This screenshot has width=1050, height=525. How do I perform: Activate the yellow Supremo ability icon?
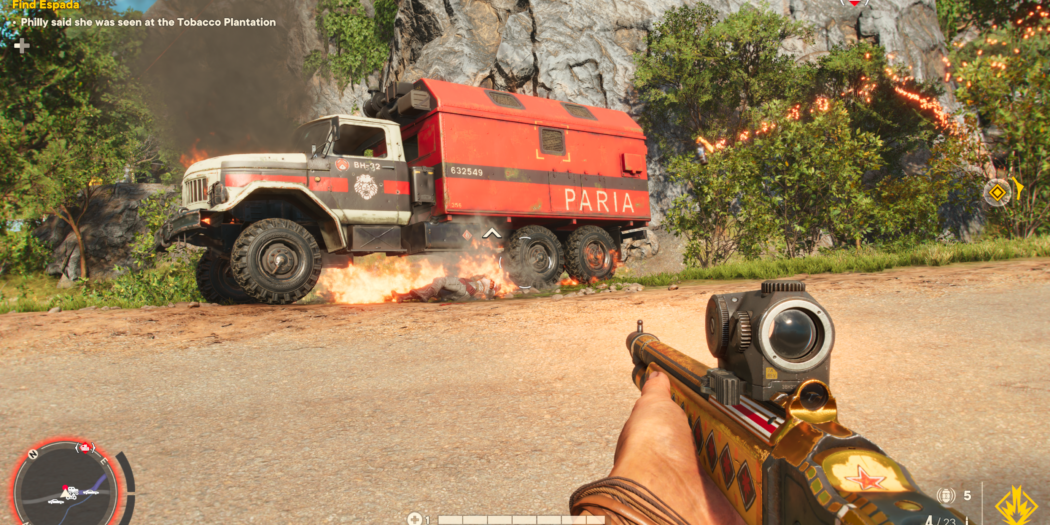point(1016,505)
